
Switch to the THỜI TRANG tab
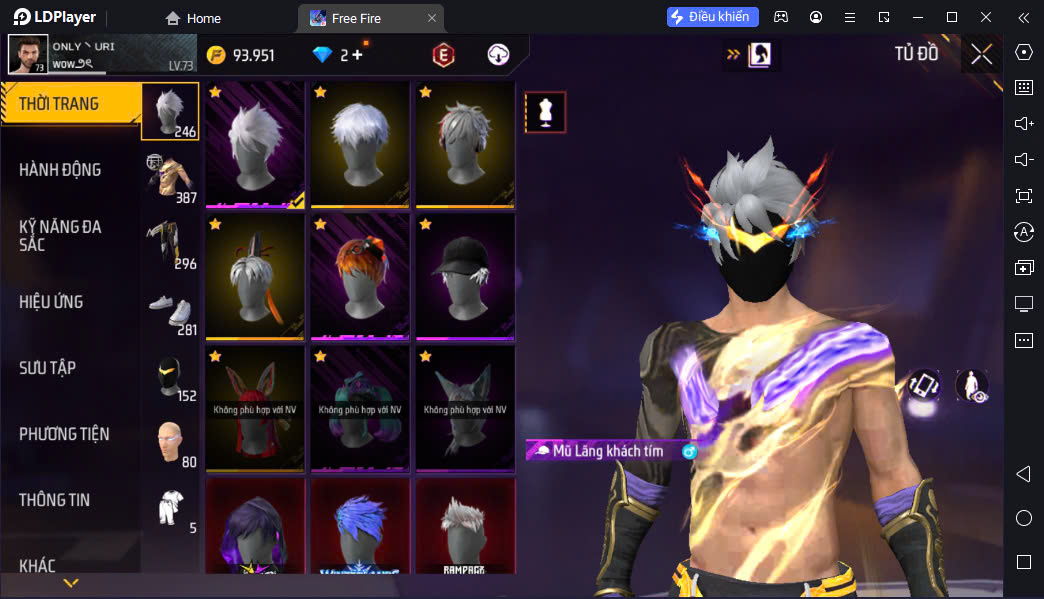click(60, 104)
